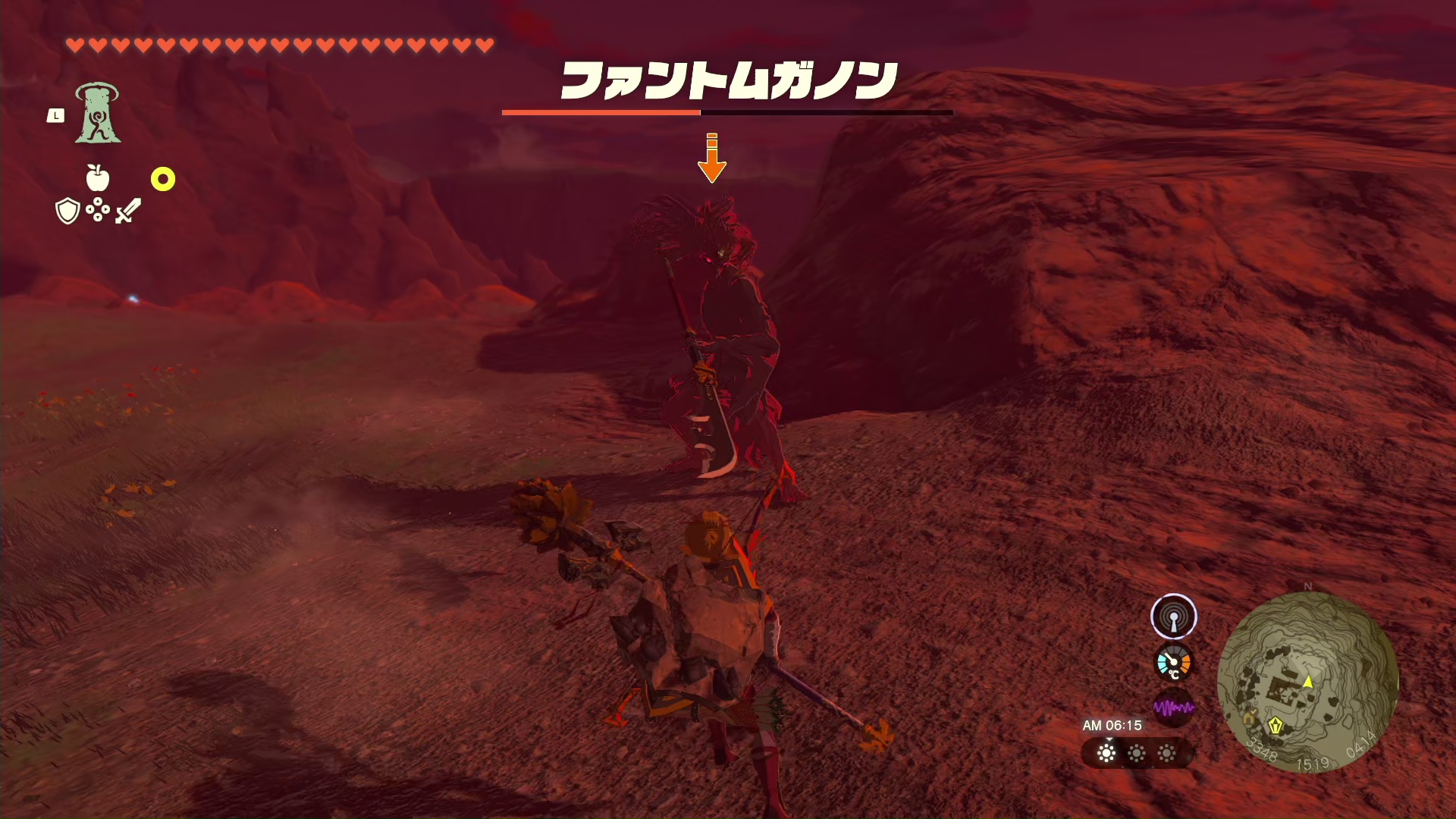The image size is (1456, 819).
Task: Select the shield quick-swap icon
Action: (x=67, y=211)
